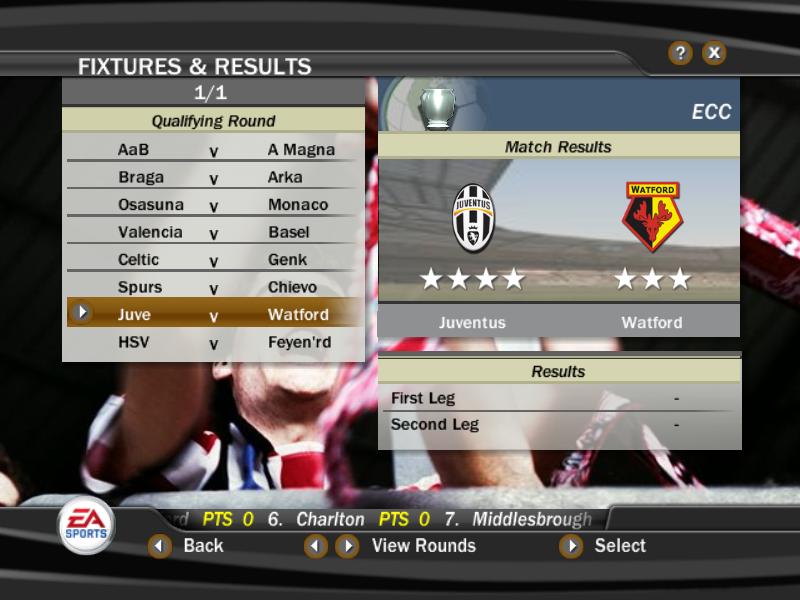Select the highlighted Juve v Watford fixture

pos(214,314)
